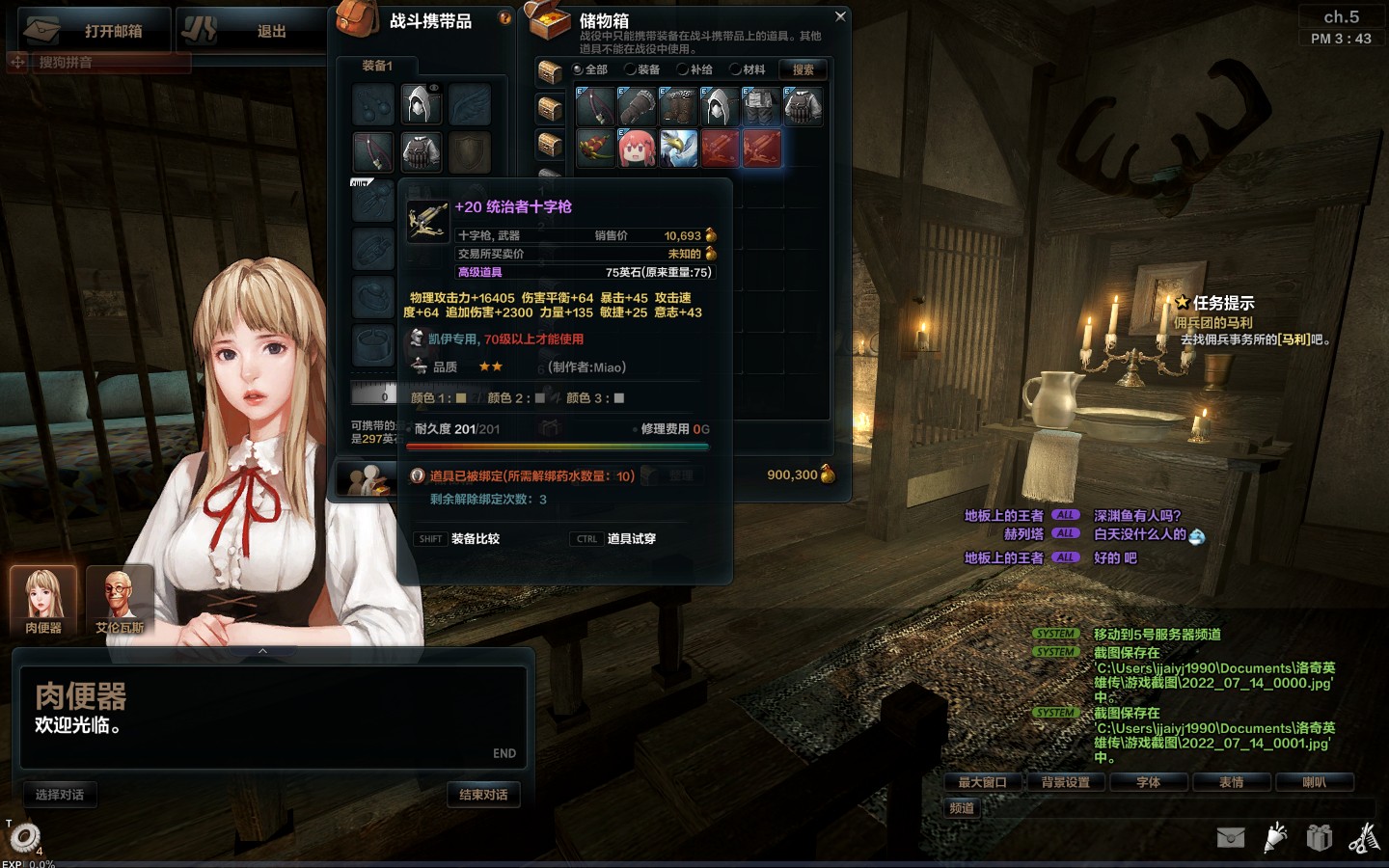Select the white hood in the equipment slot
Image resolution: width=1389 pixels, height=868 pixels.
pyautogui.click(x=421, y=104)
